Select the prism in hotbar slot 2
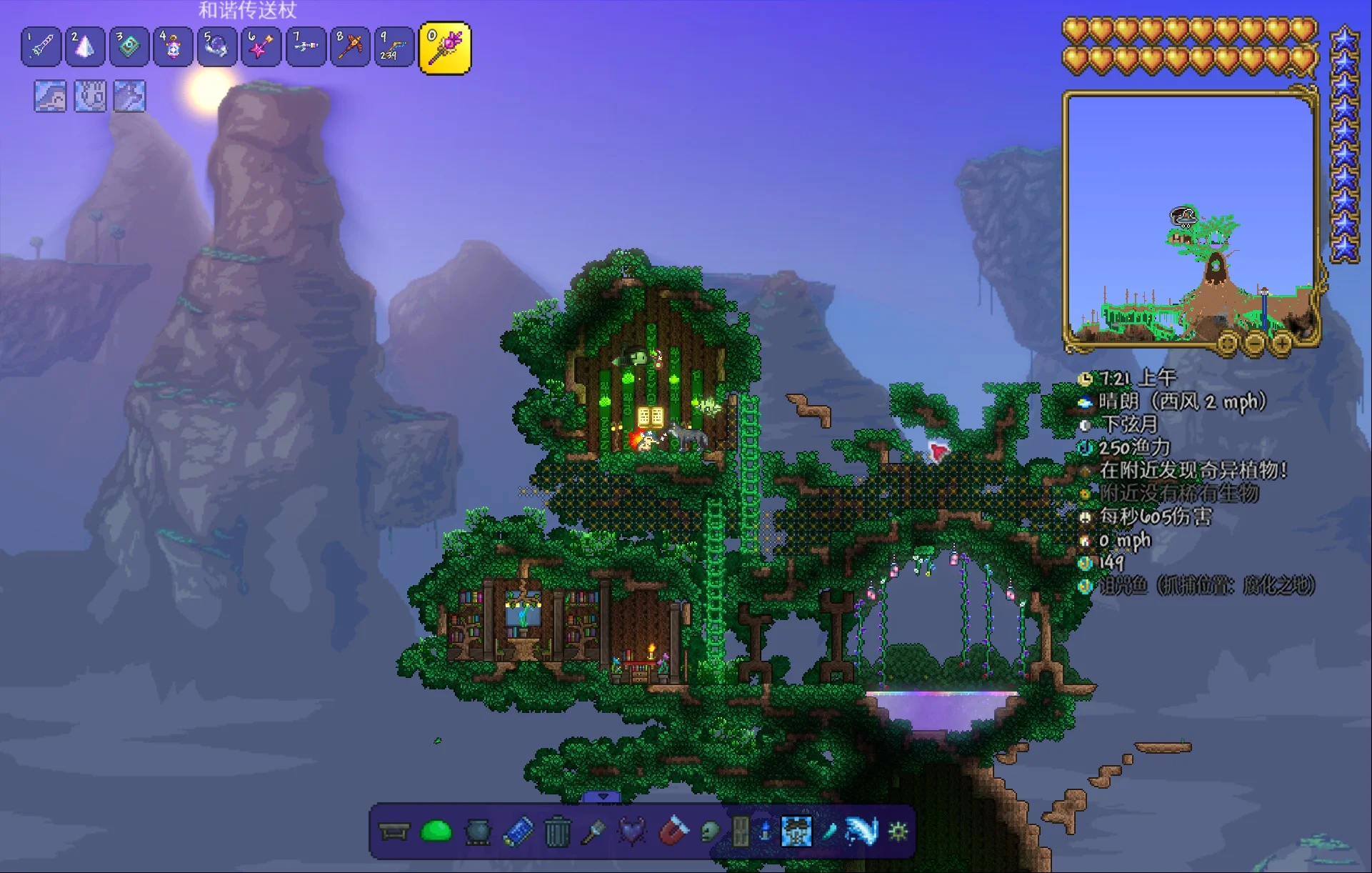Screen dimensions: 1372x873 (x=85, y=47)
